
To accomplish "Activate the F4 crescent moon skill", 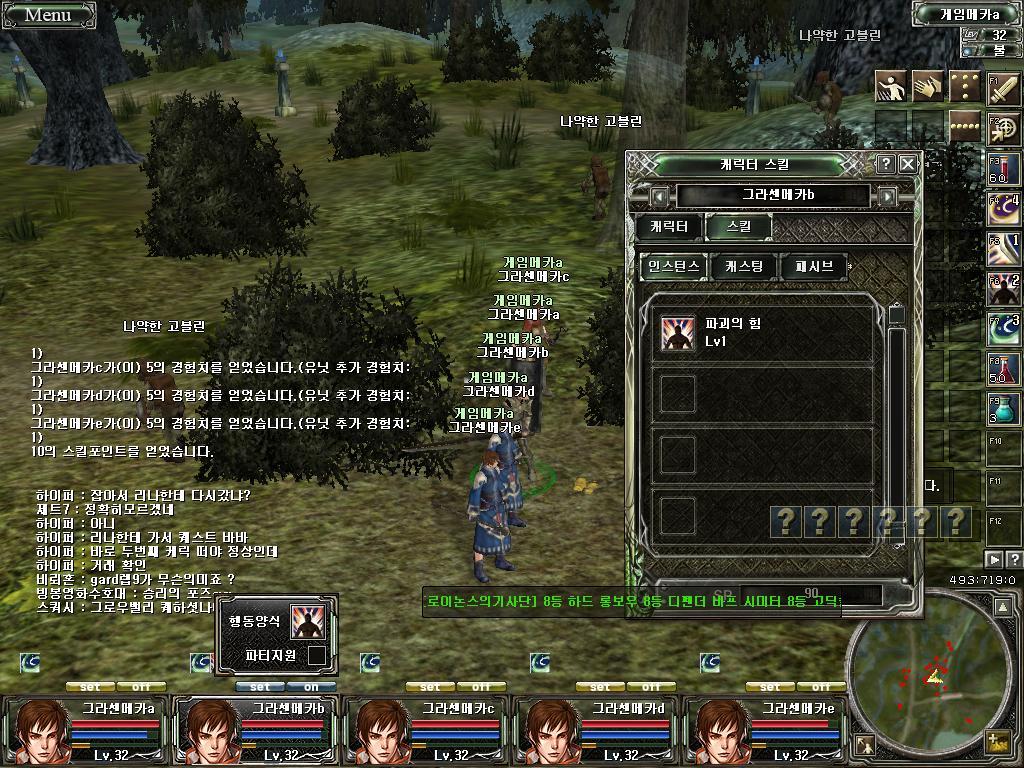I will pos(1003,208).
